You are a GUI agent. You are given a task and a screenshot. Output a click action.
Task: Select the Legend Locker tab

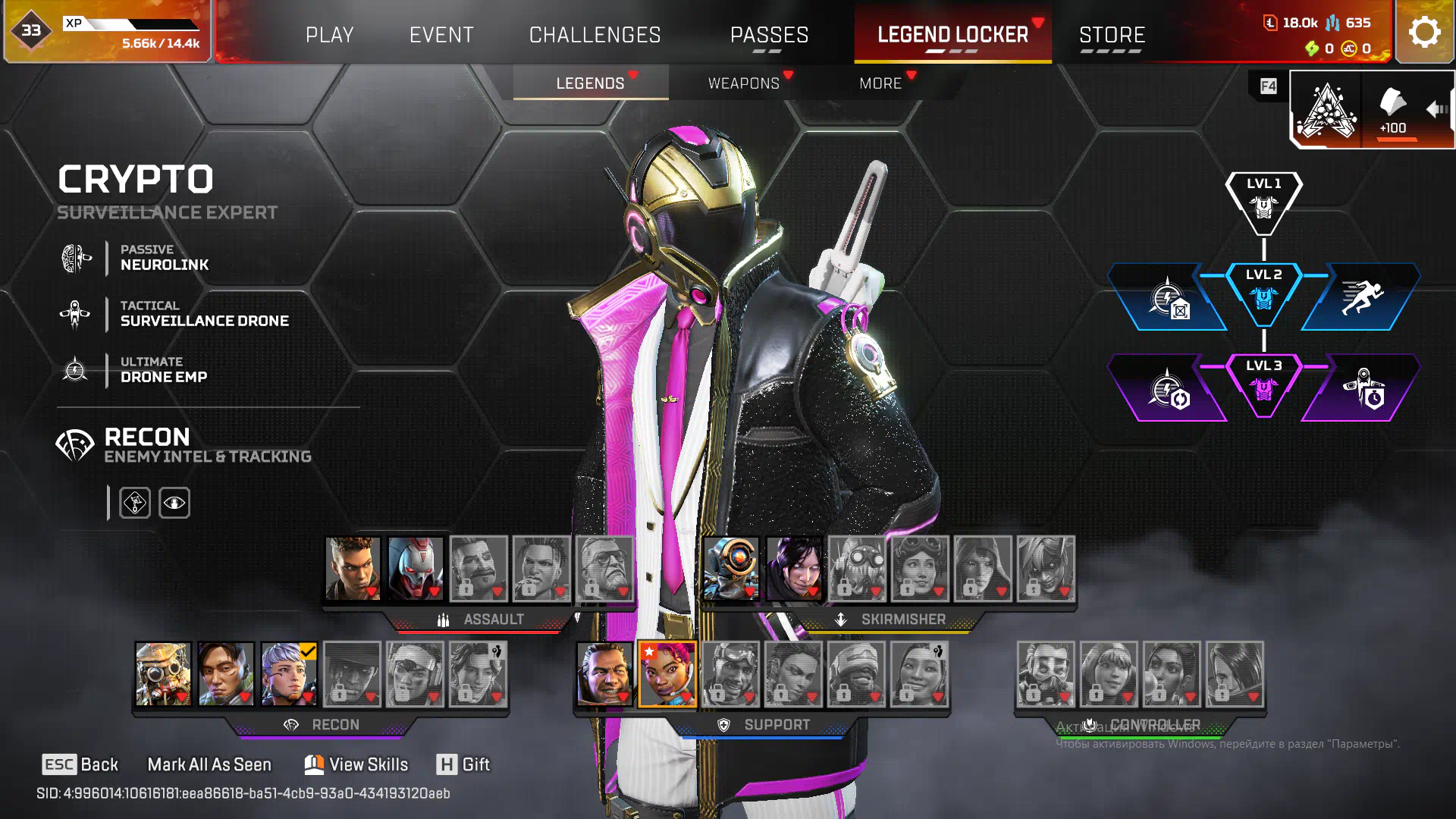point(952,35)
